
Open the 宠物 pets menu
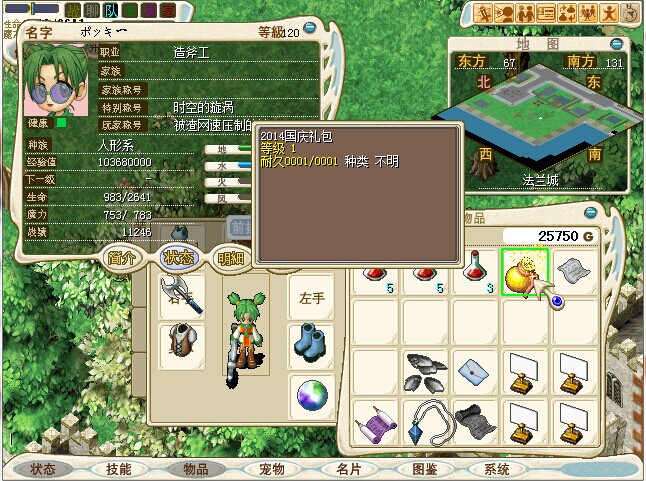tap(272, 468)
